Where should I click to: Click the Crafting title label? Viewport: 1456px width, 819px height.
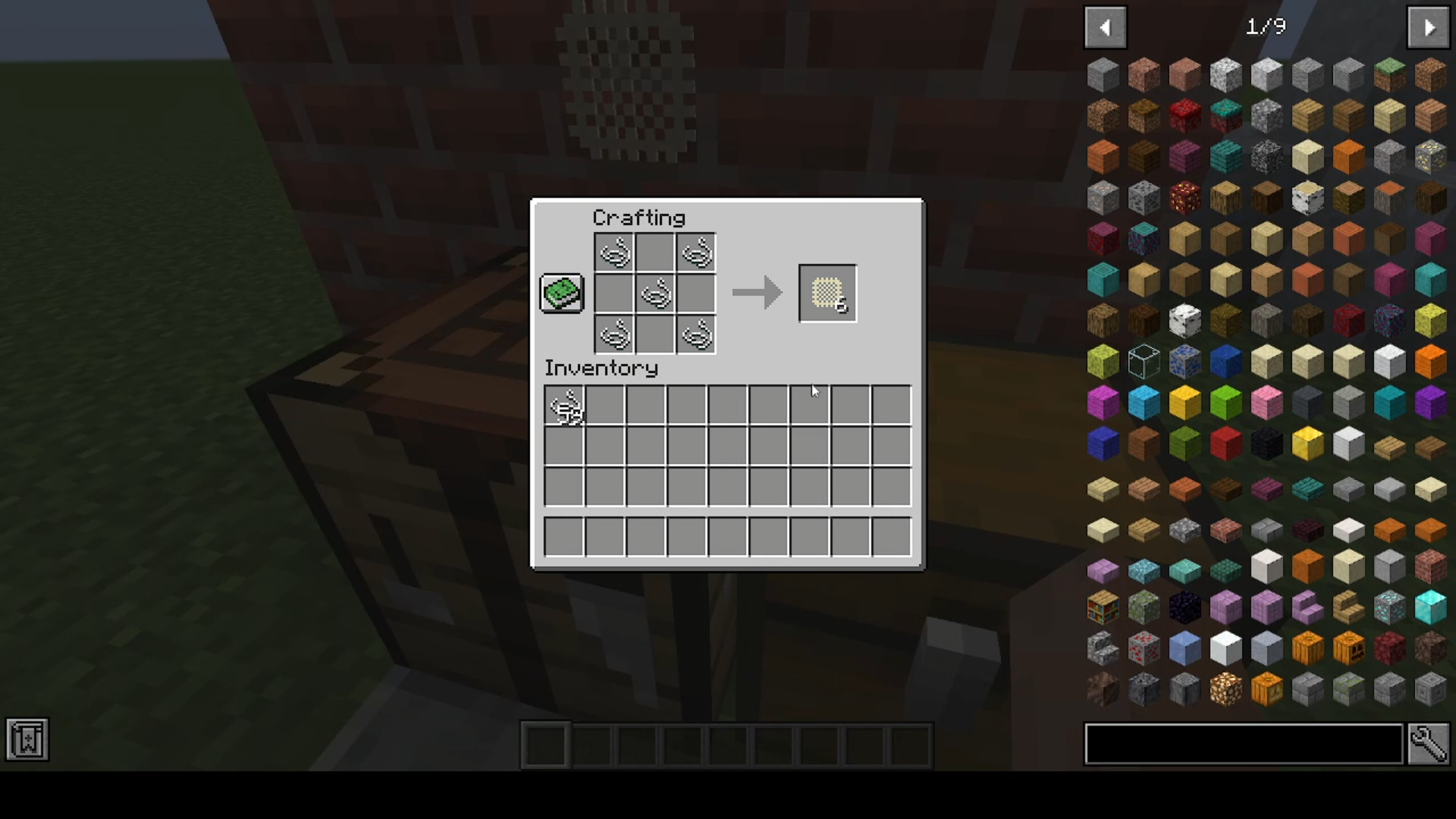639,218
